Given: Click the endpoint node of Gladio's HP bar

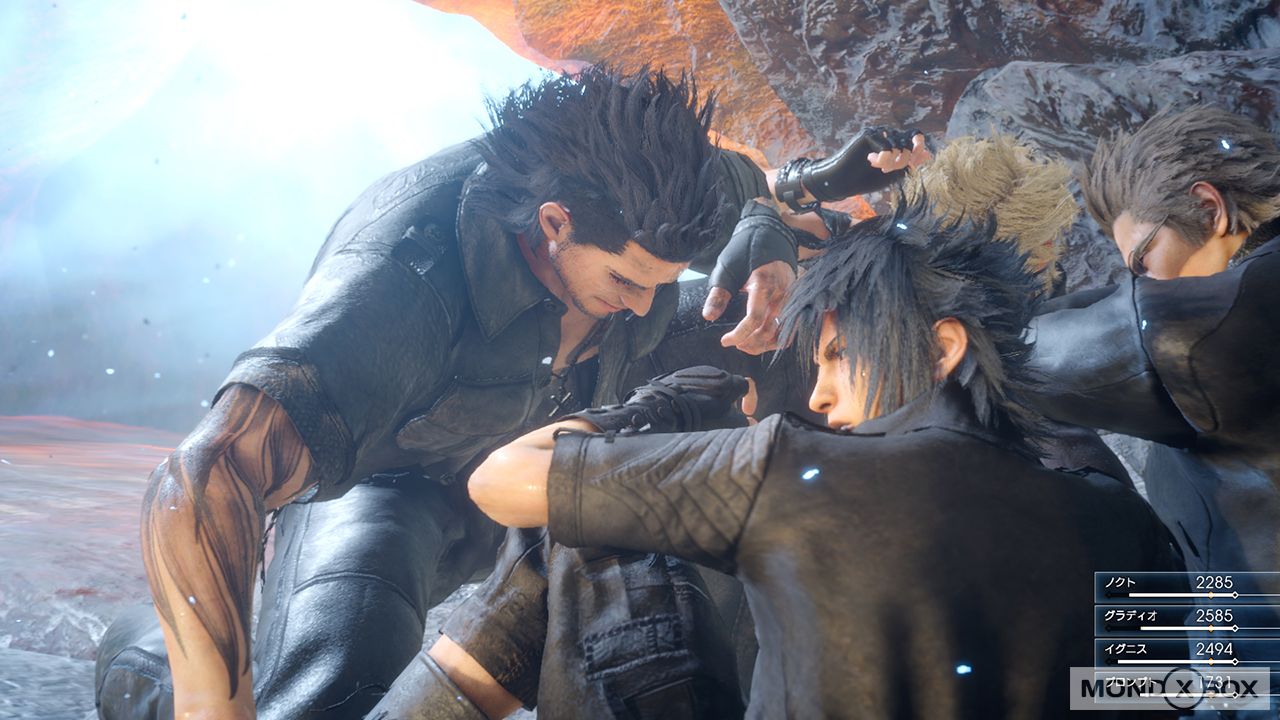Looking at the screenshot, I should pyautogui.click(x=1235, y=627).
